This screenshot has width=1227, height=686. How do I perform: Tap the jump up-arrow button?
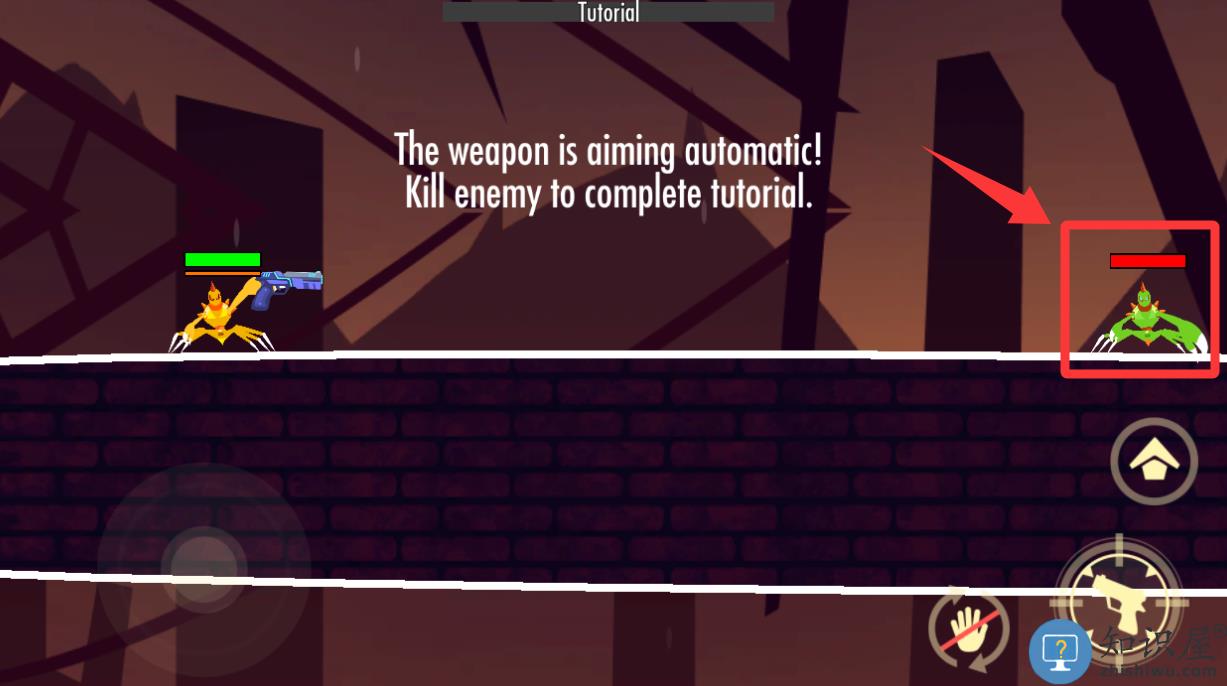[x=1154, y=461]
